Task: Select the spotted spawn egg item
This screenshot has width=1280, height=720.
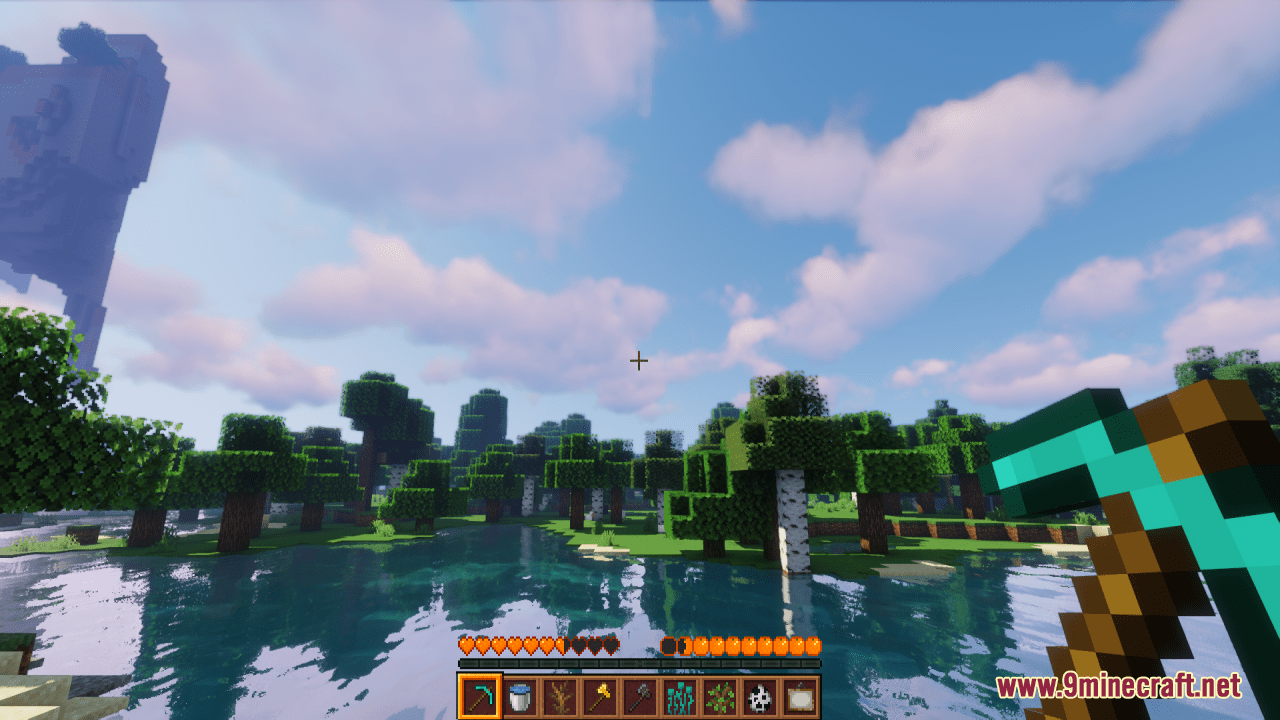Action: coord(761,697)
